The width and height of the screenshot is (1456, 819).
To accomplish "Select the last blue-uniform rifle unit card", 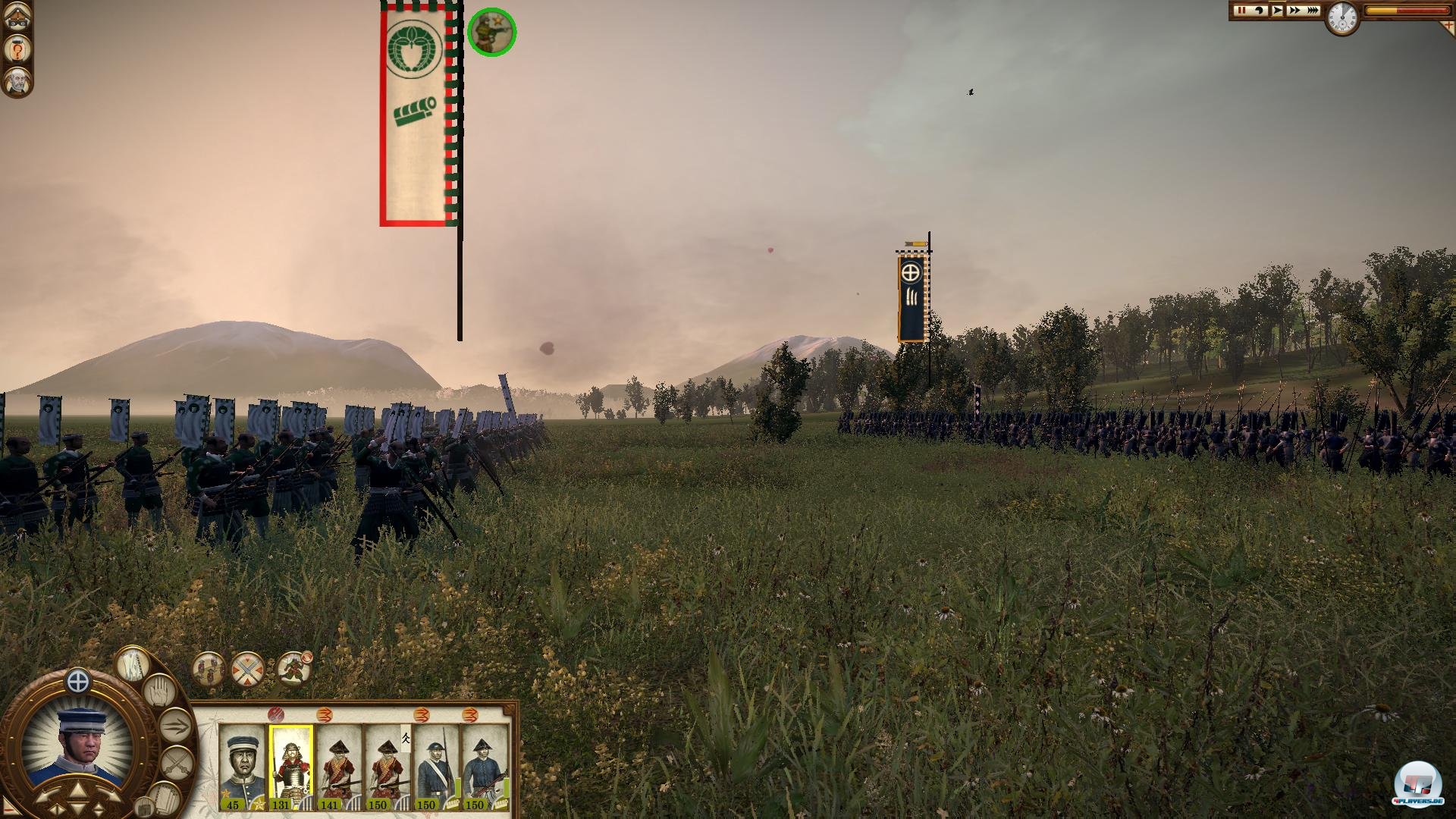I will pyautogui.click(x=484, y=767).
